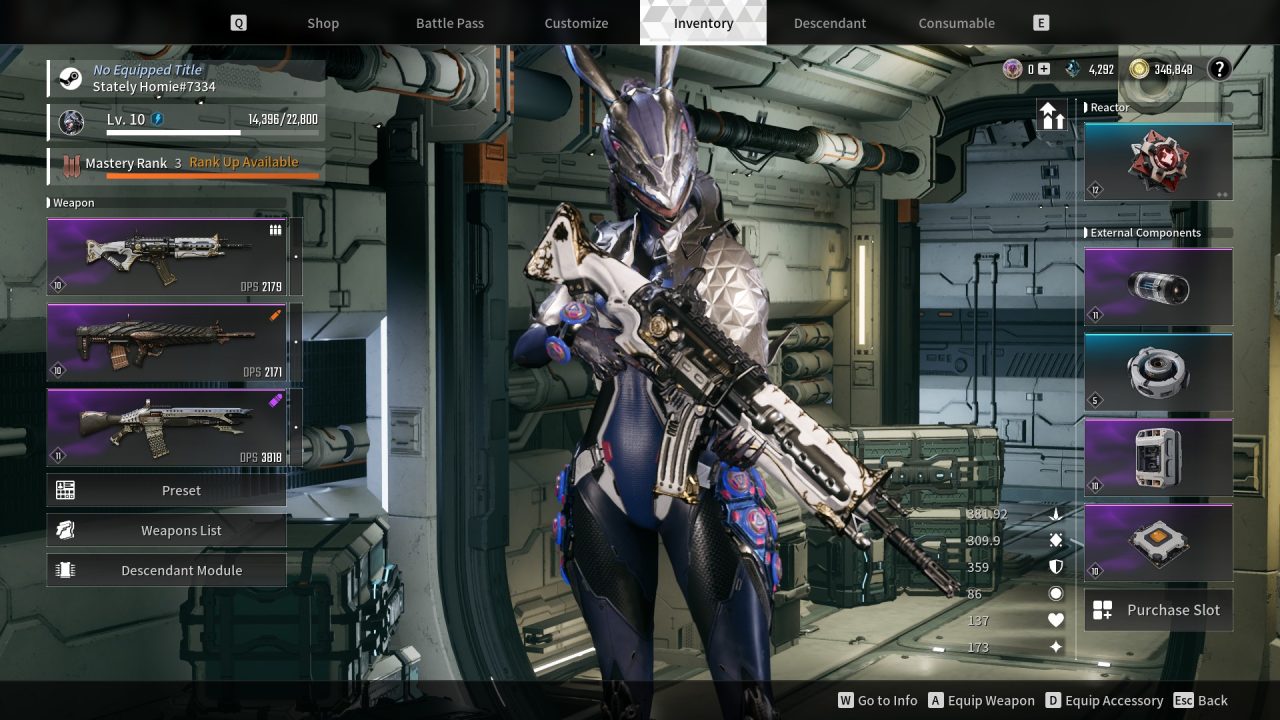1280x720 pixels.
Task: Switch to the Consumable tab
Action: [957, 23]
